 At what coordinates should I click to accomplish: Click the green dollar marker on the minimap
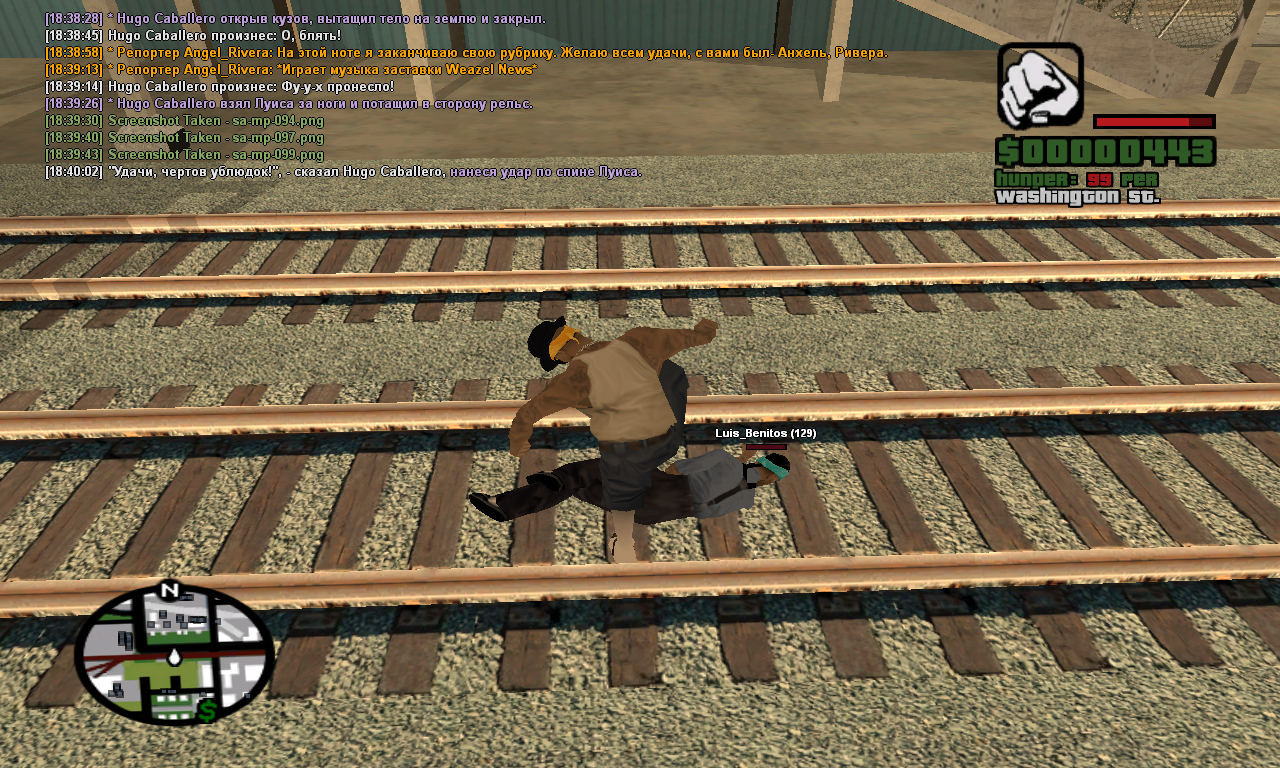click(209, 711)
